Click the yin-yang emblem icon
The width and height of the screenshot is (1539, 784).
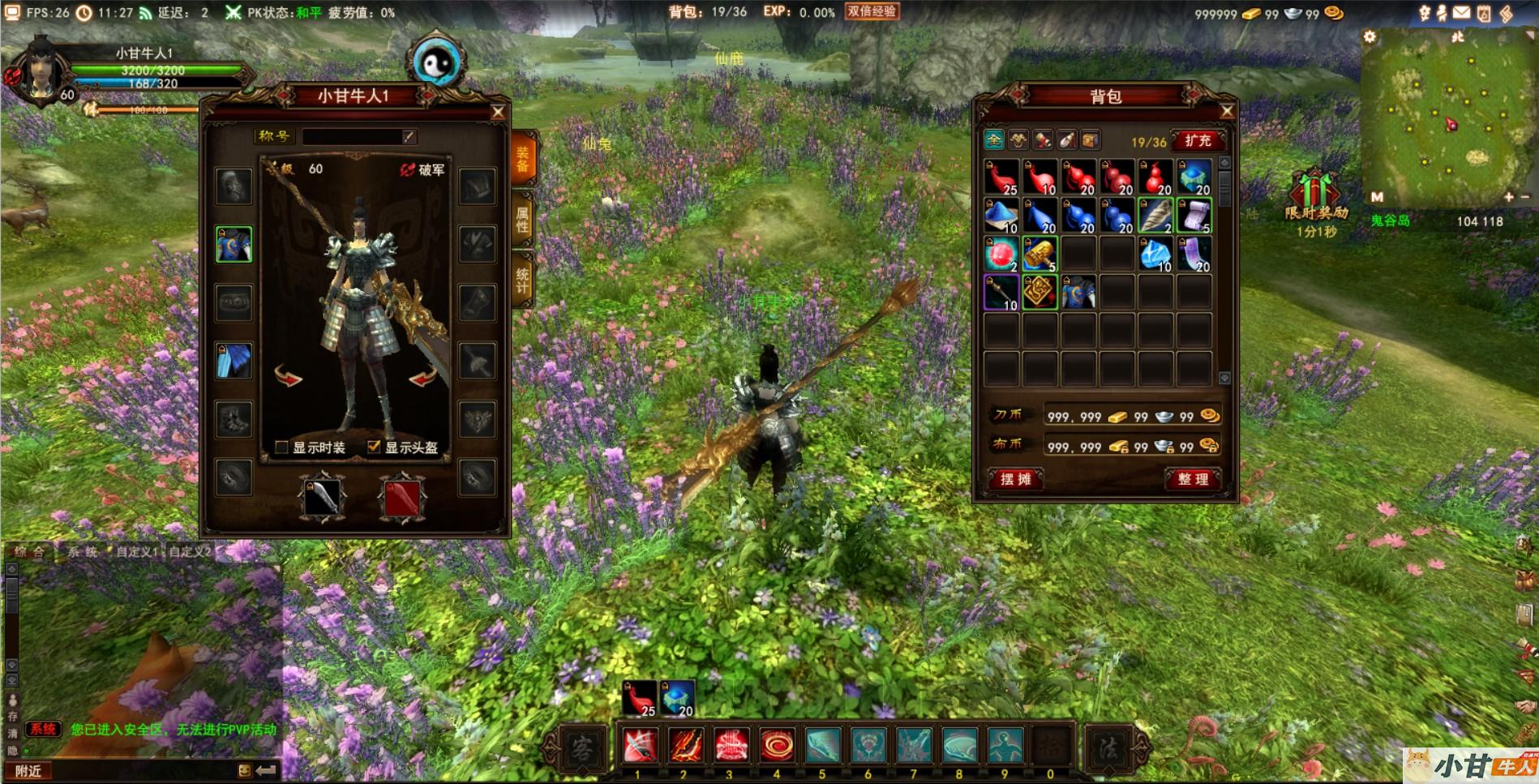click(x=437, y=62)
